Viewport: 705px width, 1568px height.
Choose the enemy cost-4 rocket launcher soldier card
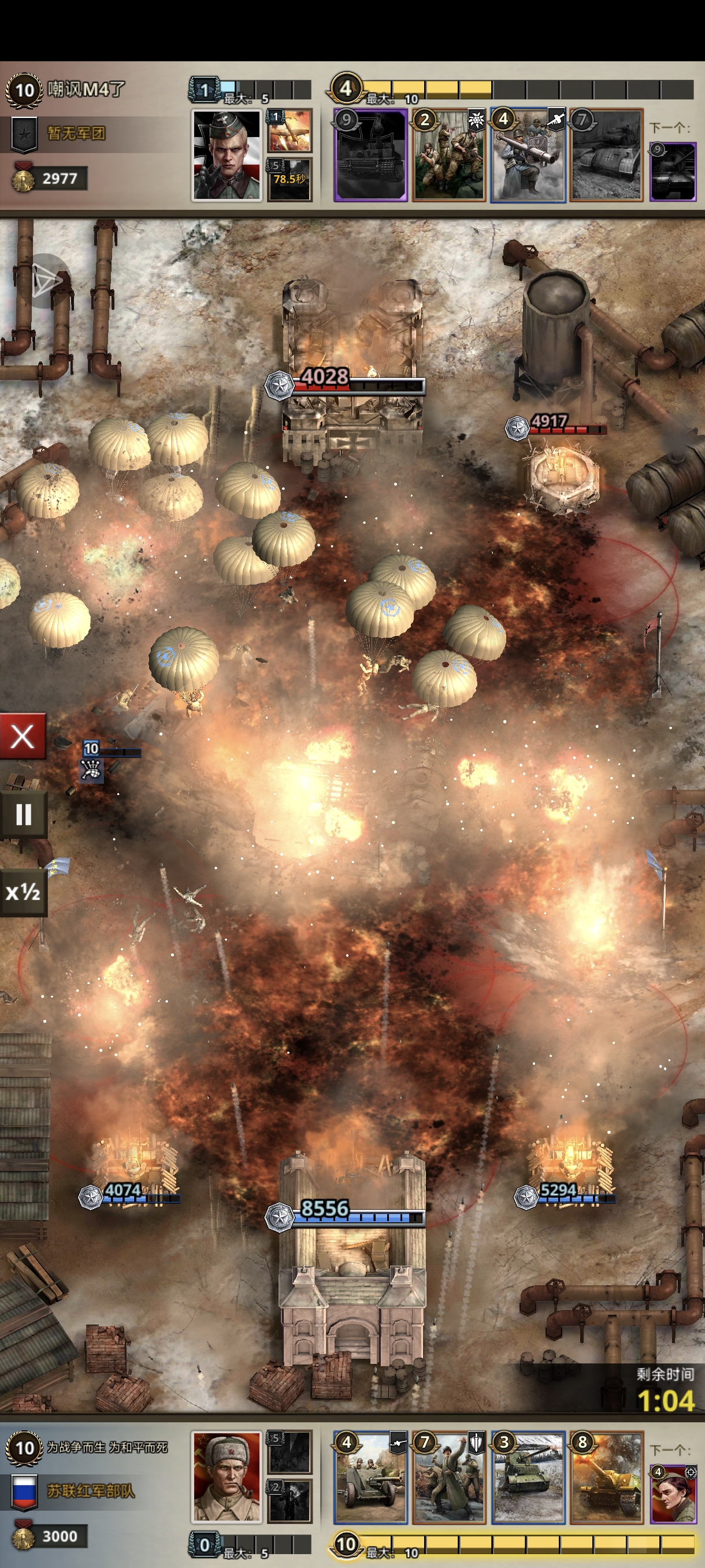click(528, 155)
